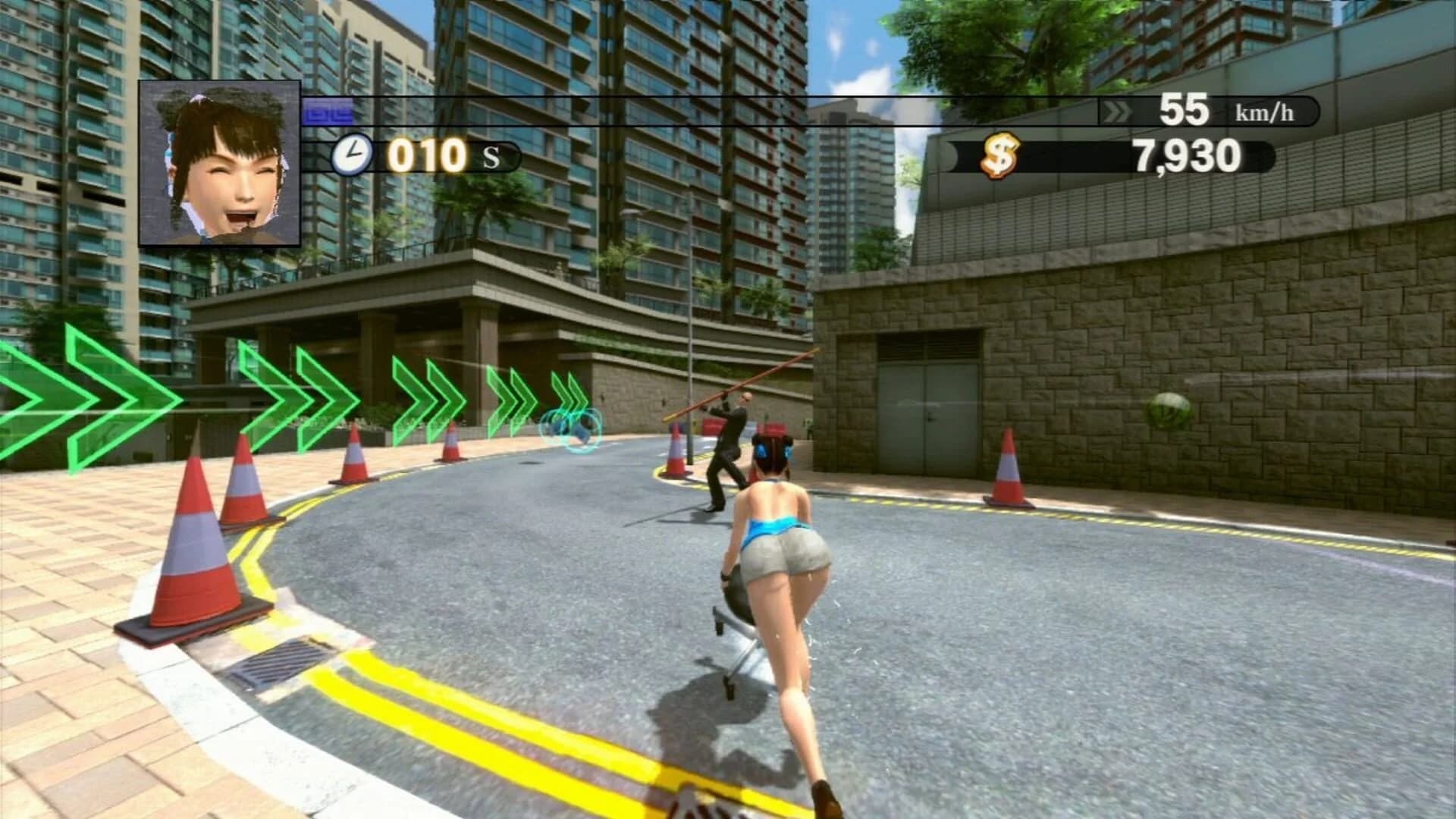Expand the black speed bar at the top
The height and width of the screenshot is (819, 1456).
pyautogui.click(x=834, y=111)
